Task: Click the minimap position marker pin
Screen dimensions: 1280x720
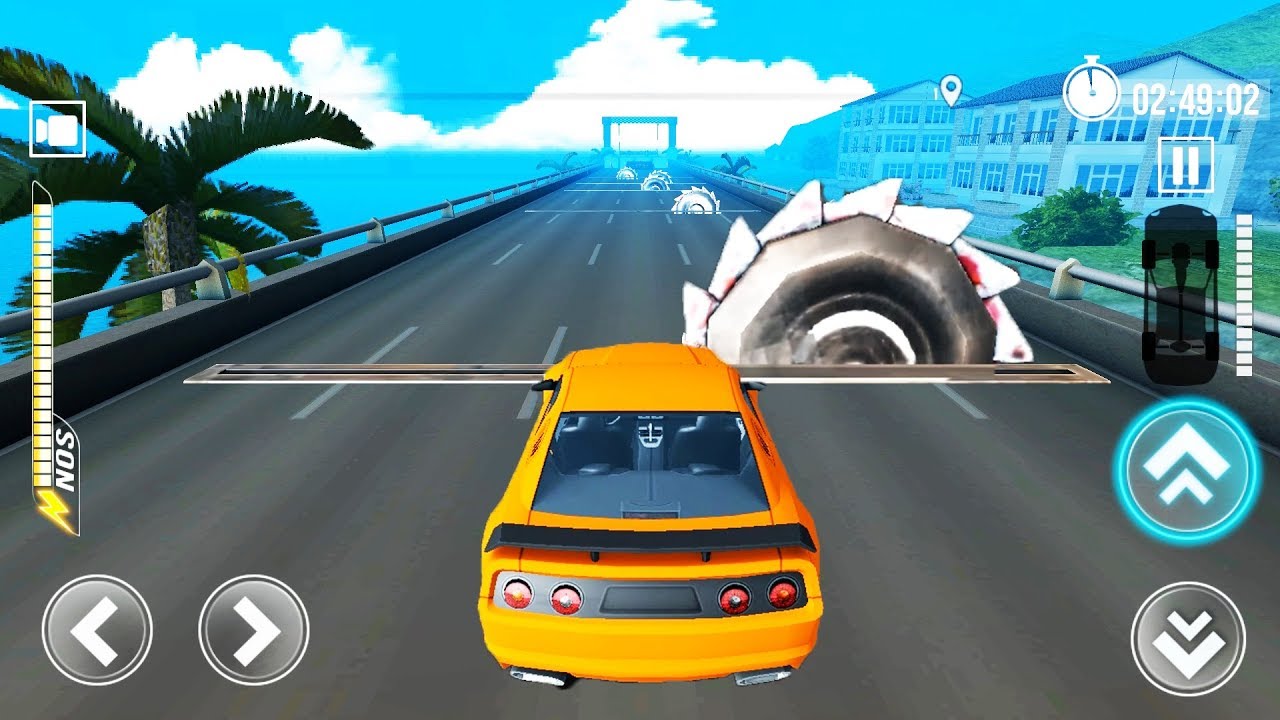Action: click(x=950, y=92)
